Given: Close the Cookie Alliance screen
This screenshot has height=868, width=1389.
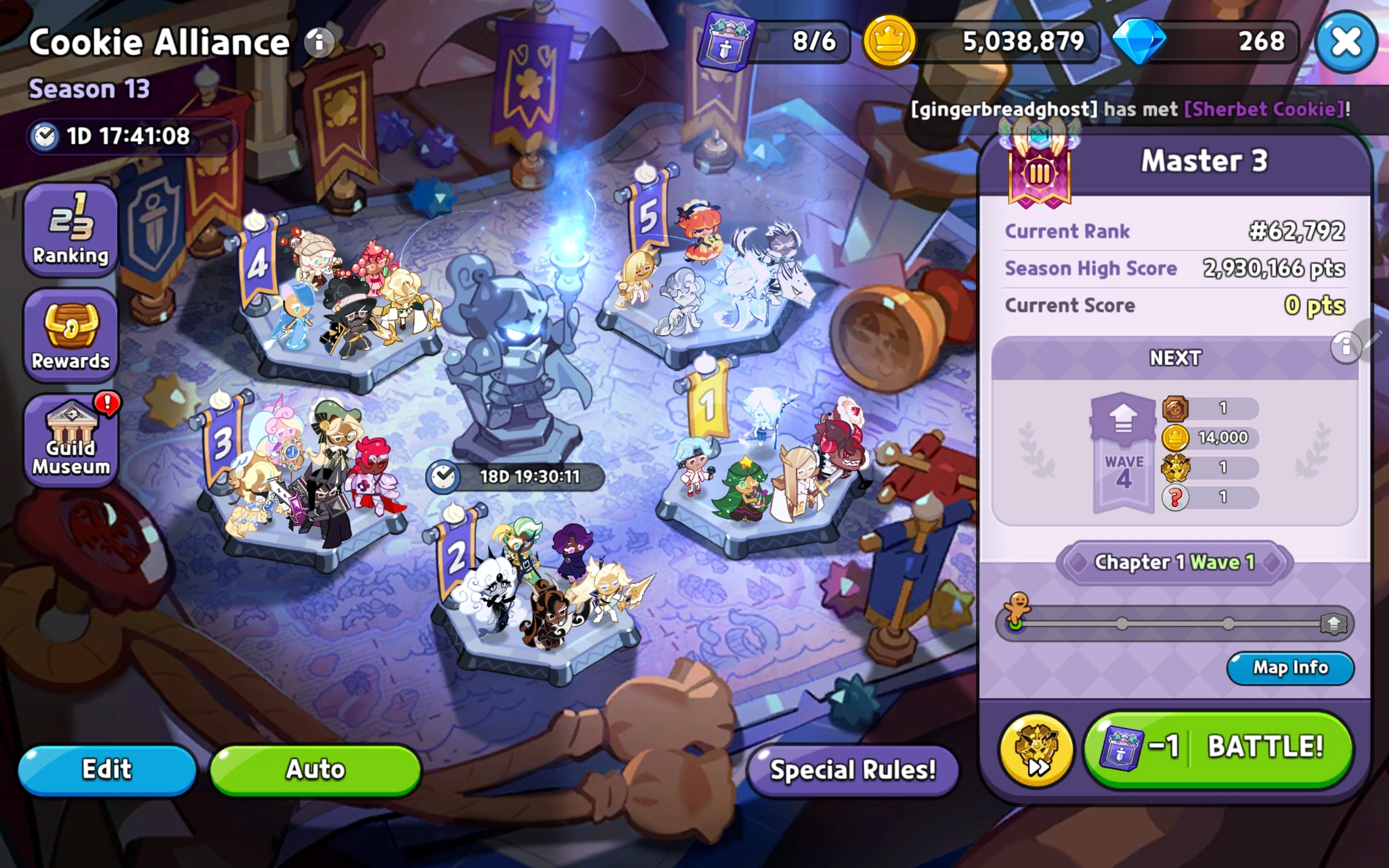Looking at the screenshot, I should click(x=1346, y=41).
